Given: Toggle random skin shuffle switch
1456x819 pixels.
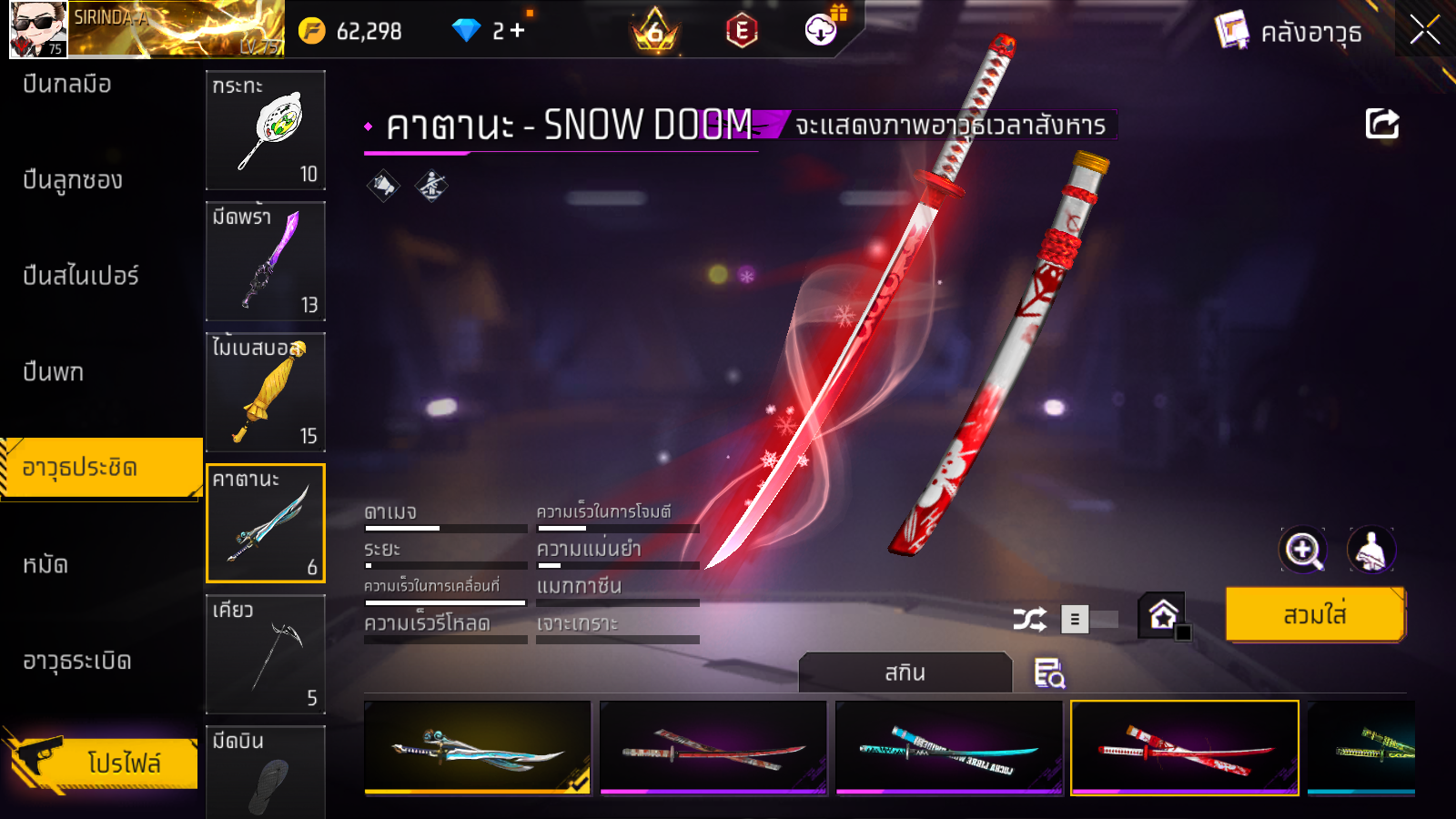Looking at the screenshot, I should [1090, 620].
